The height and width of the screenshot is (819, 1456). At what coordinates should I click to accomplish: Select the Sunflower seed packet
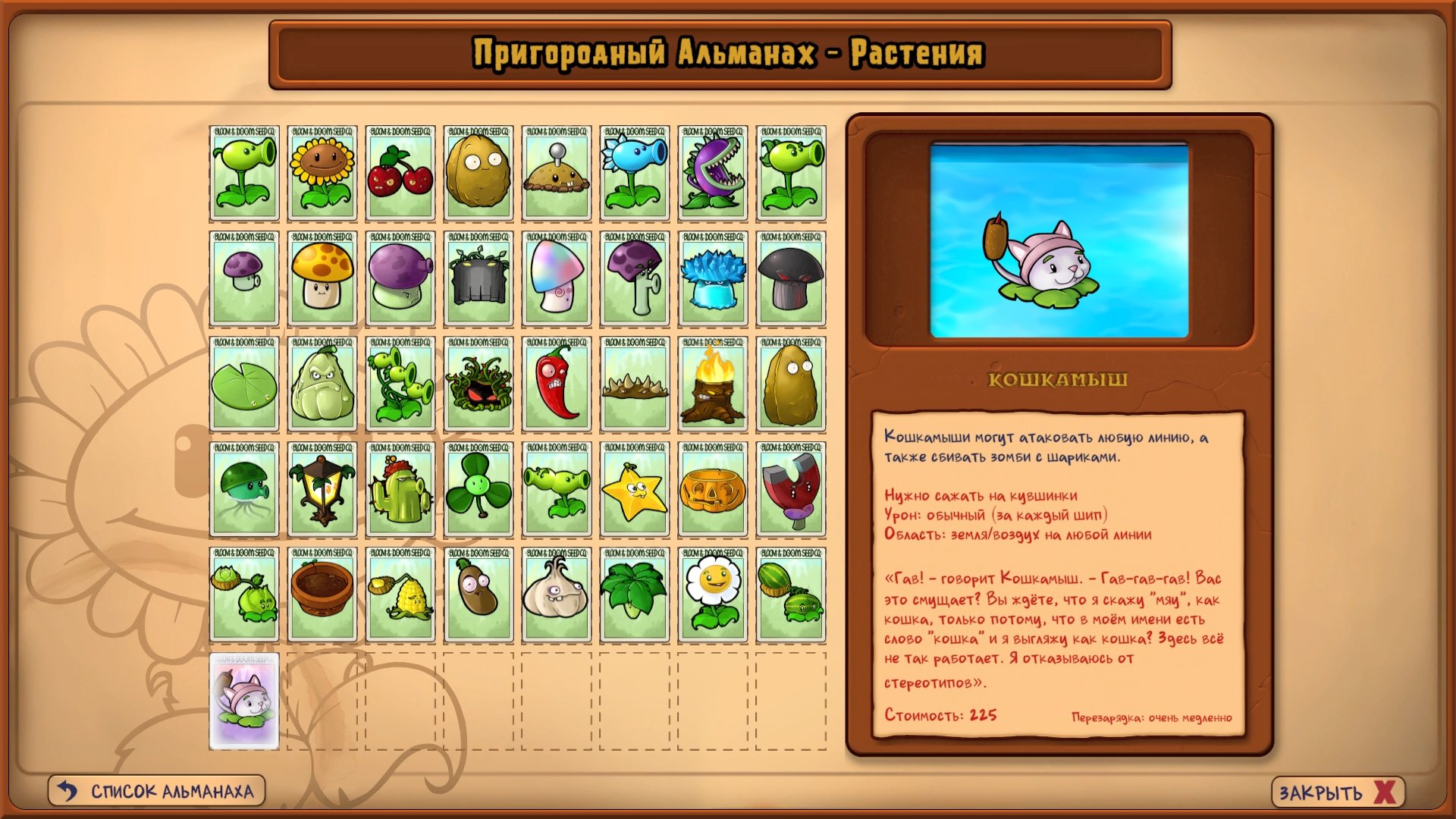click(x=322, y=174)
